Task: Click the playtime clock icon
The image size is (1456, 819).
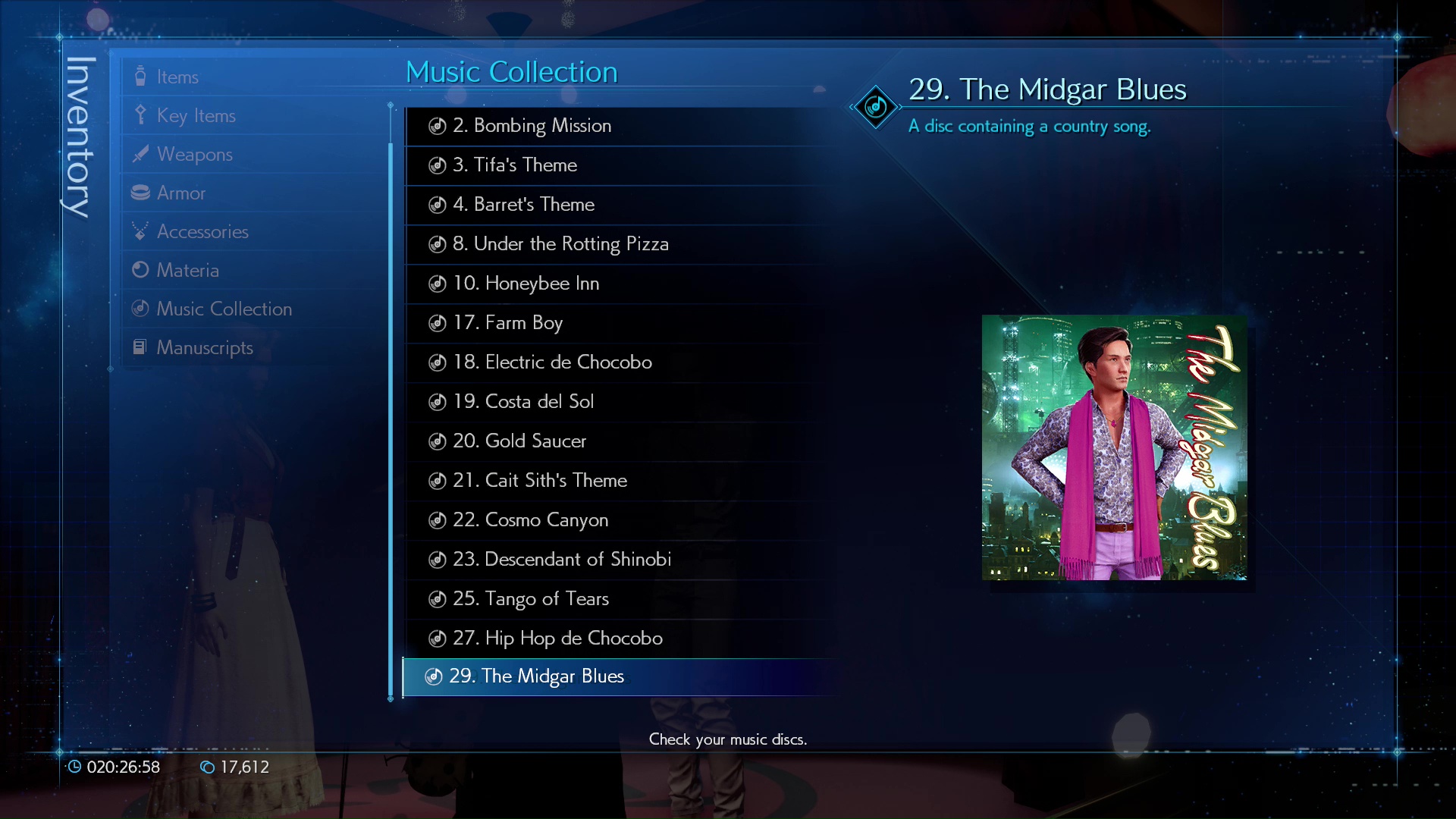Action: (75, 767)
